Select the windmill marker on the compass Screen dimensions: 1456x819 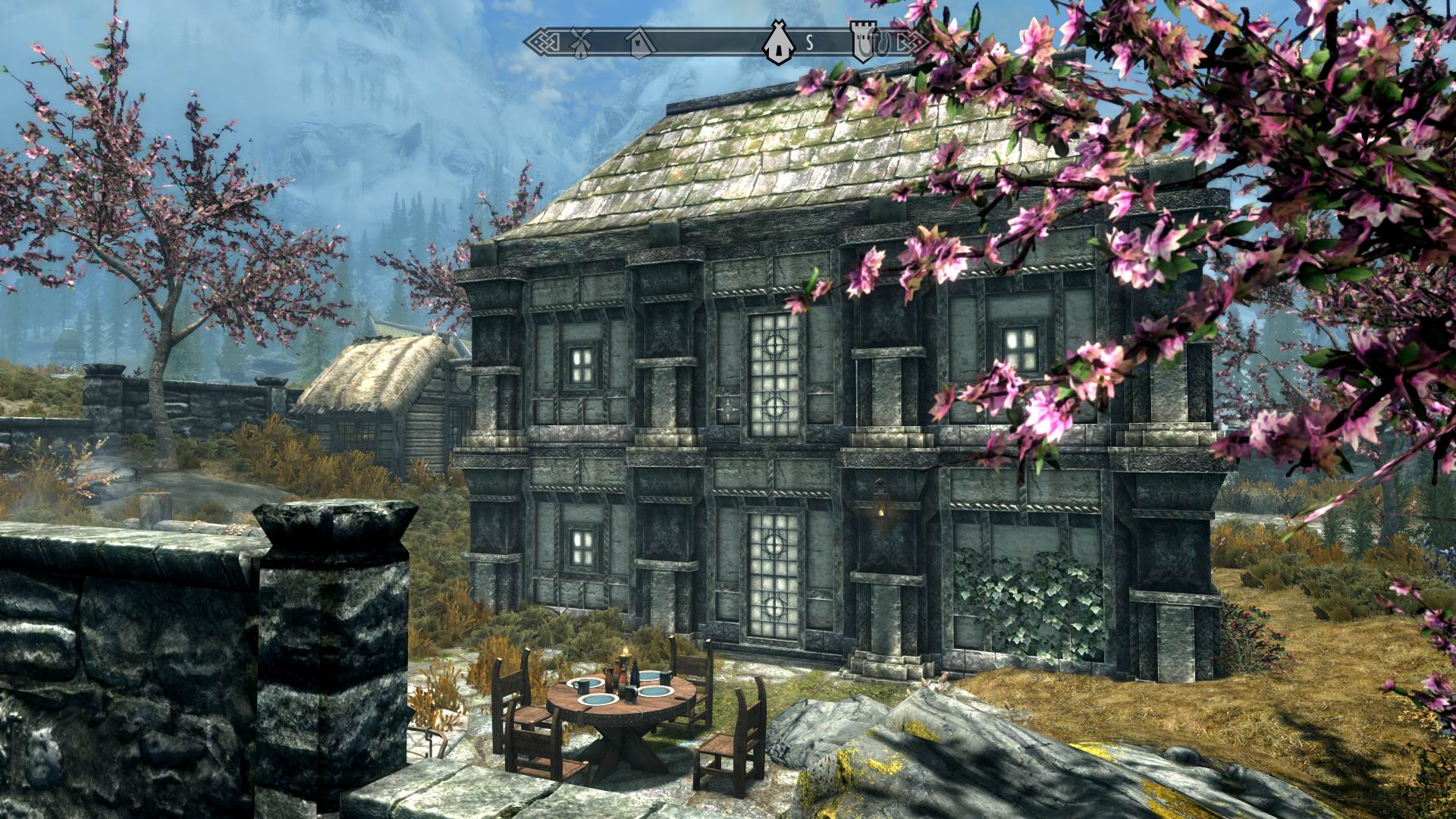579,42
